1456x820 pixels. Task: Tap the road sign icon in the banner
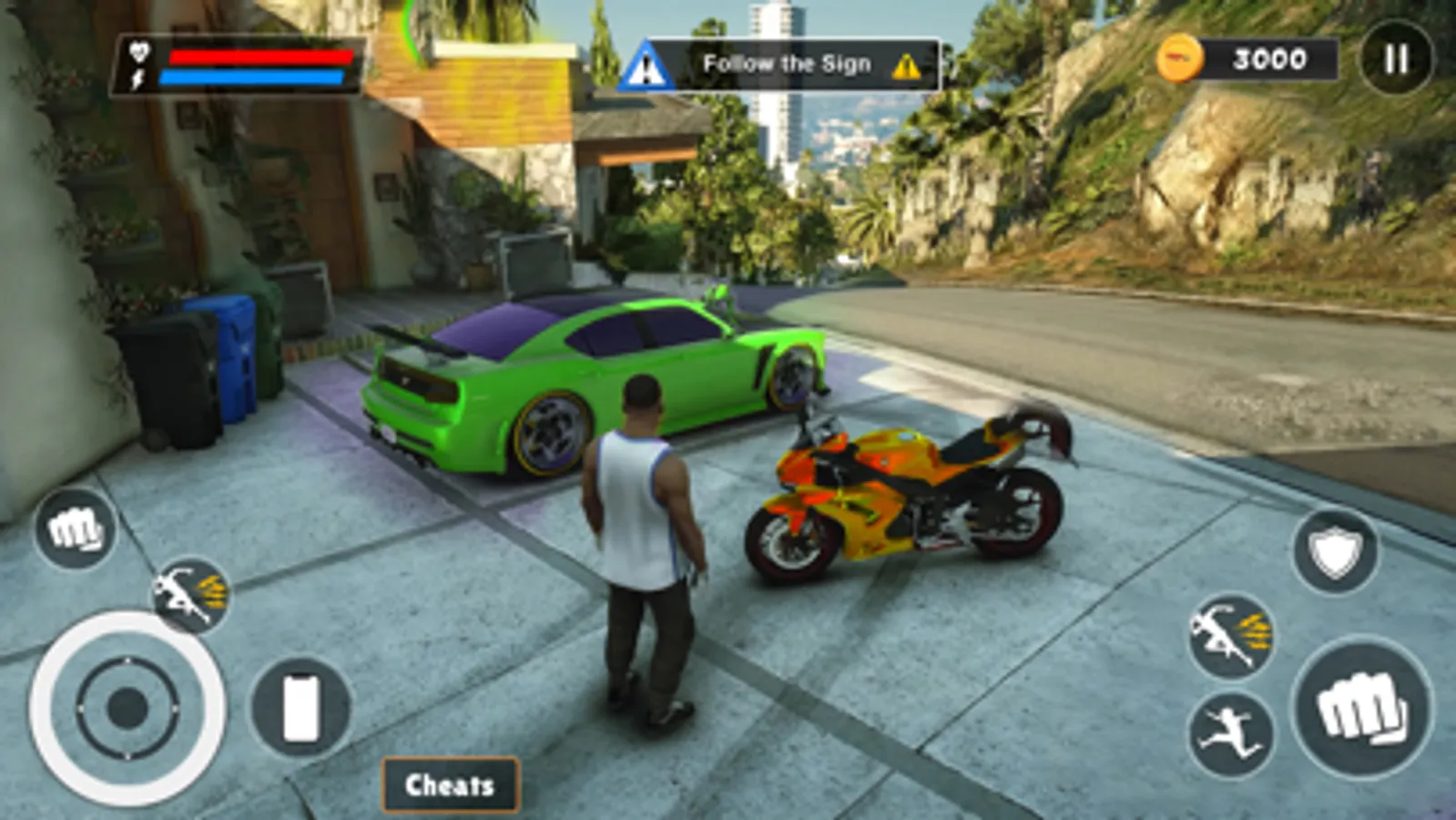(648, 63)
